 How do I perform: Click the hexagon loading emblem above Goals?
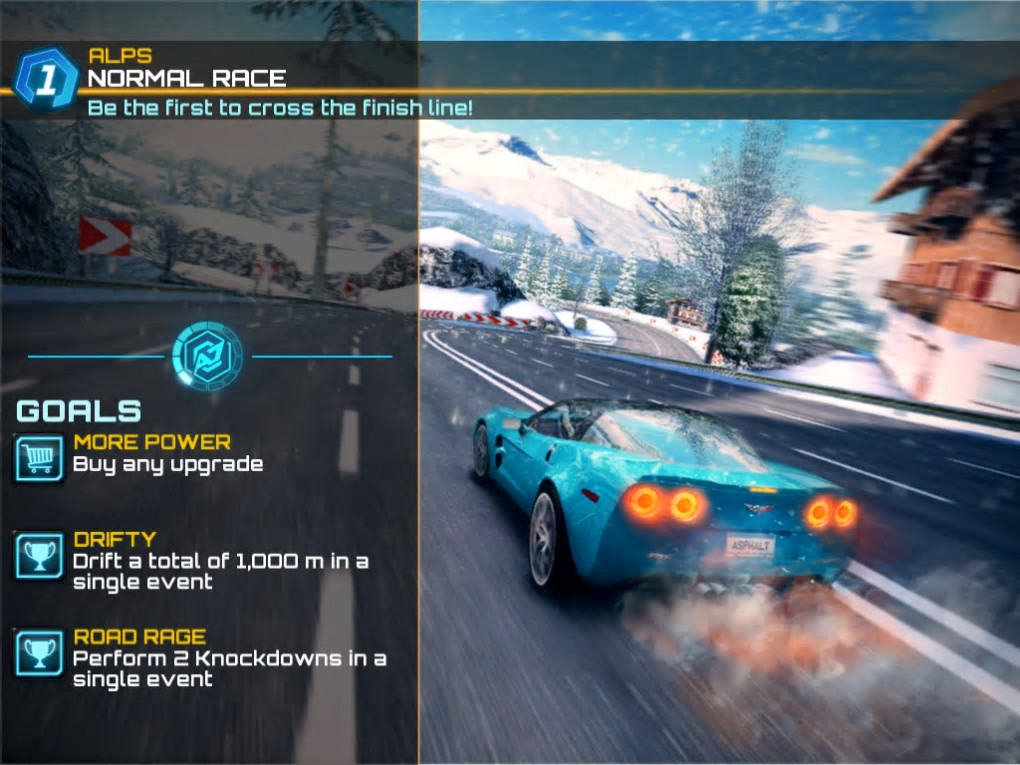pos(207,355)
